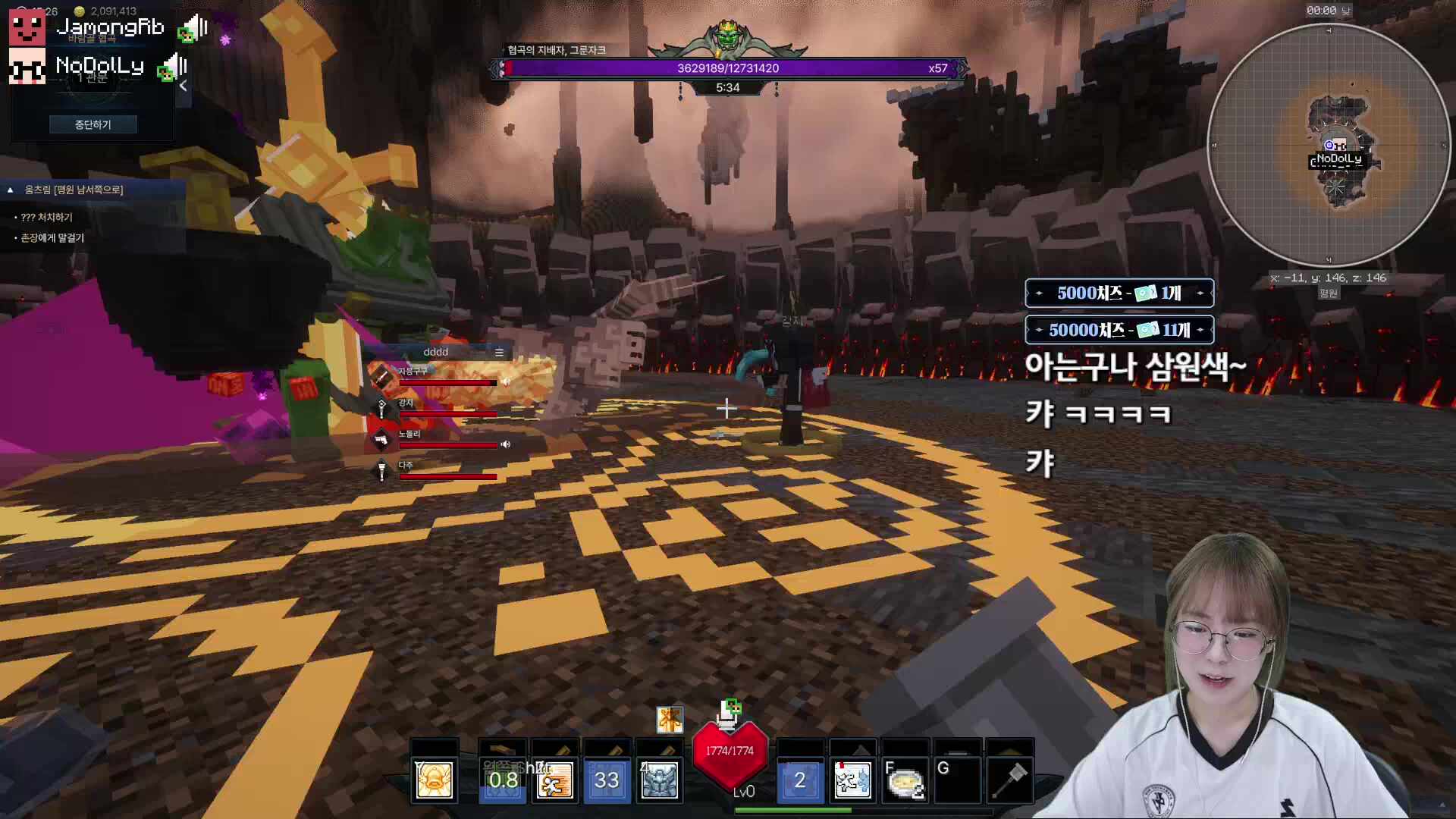Select the dash skill with the running figure
This screenshot has width=1456, height=819.
coord(554,780)
